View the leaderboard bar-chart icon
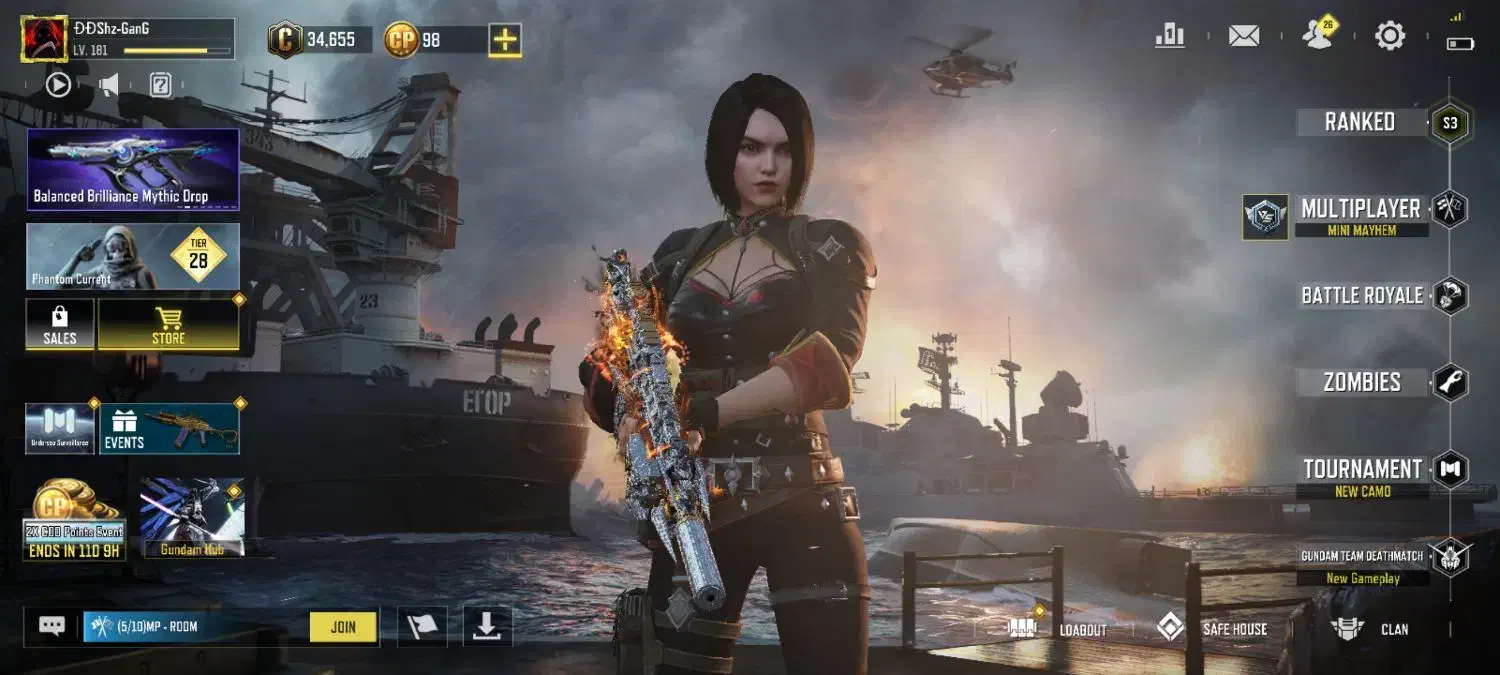Screen dimensions: 1500x675 (1170, 37)
